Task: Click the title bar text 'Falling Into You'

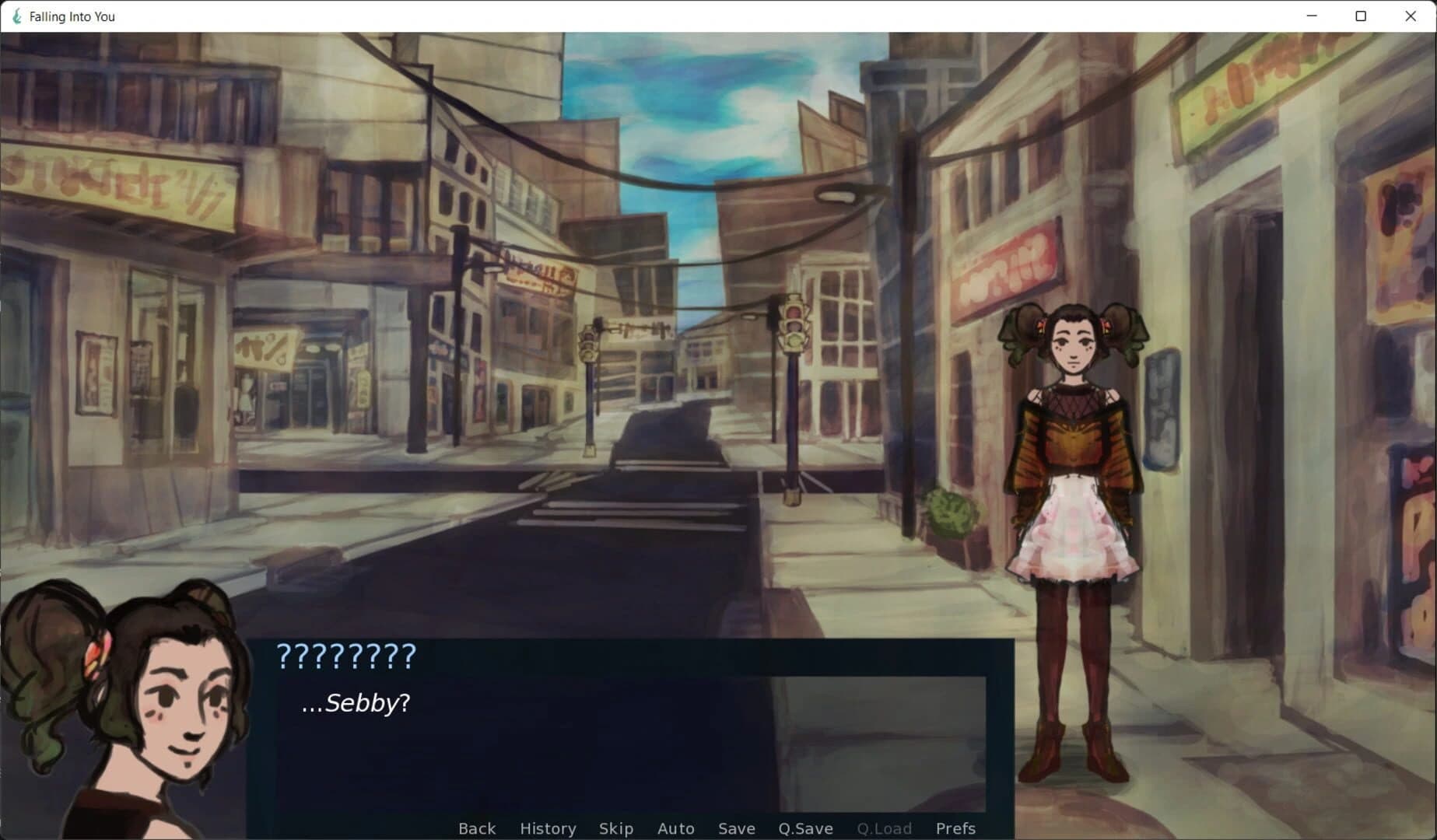Action: pyautogui.click(x=70, y=16)
